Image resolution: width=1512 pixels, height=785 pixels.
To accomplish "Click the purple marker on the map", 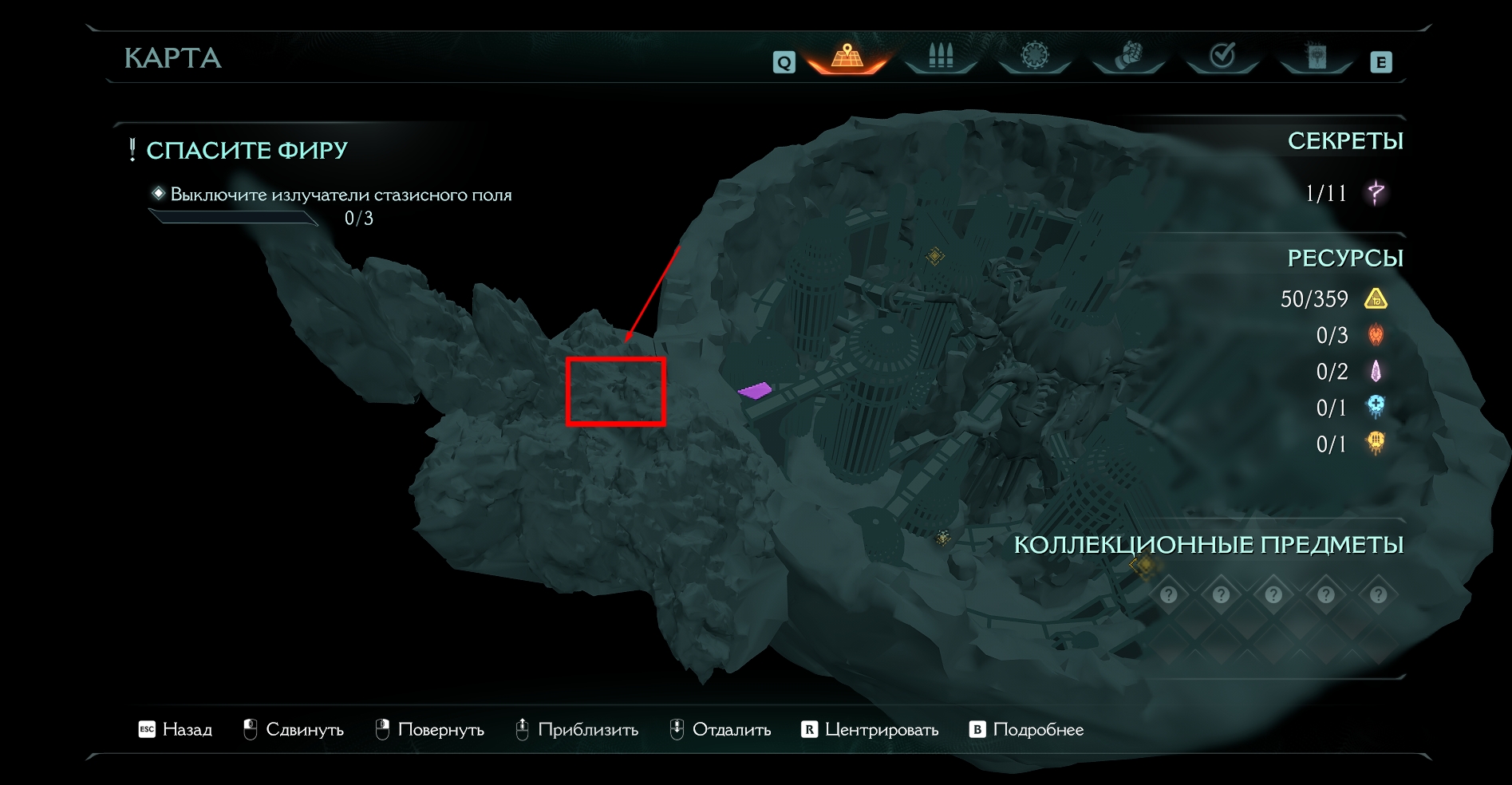I will 755,390.
